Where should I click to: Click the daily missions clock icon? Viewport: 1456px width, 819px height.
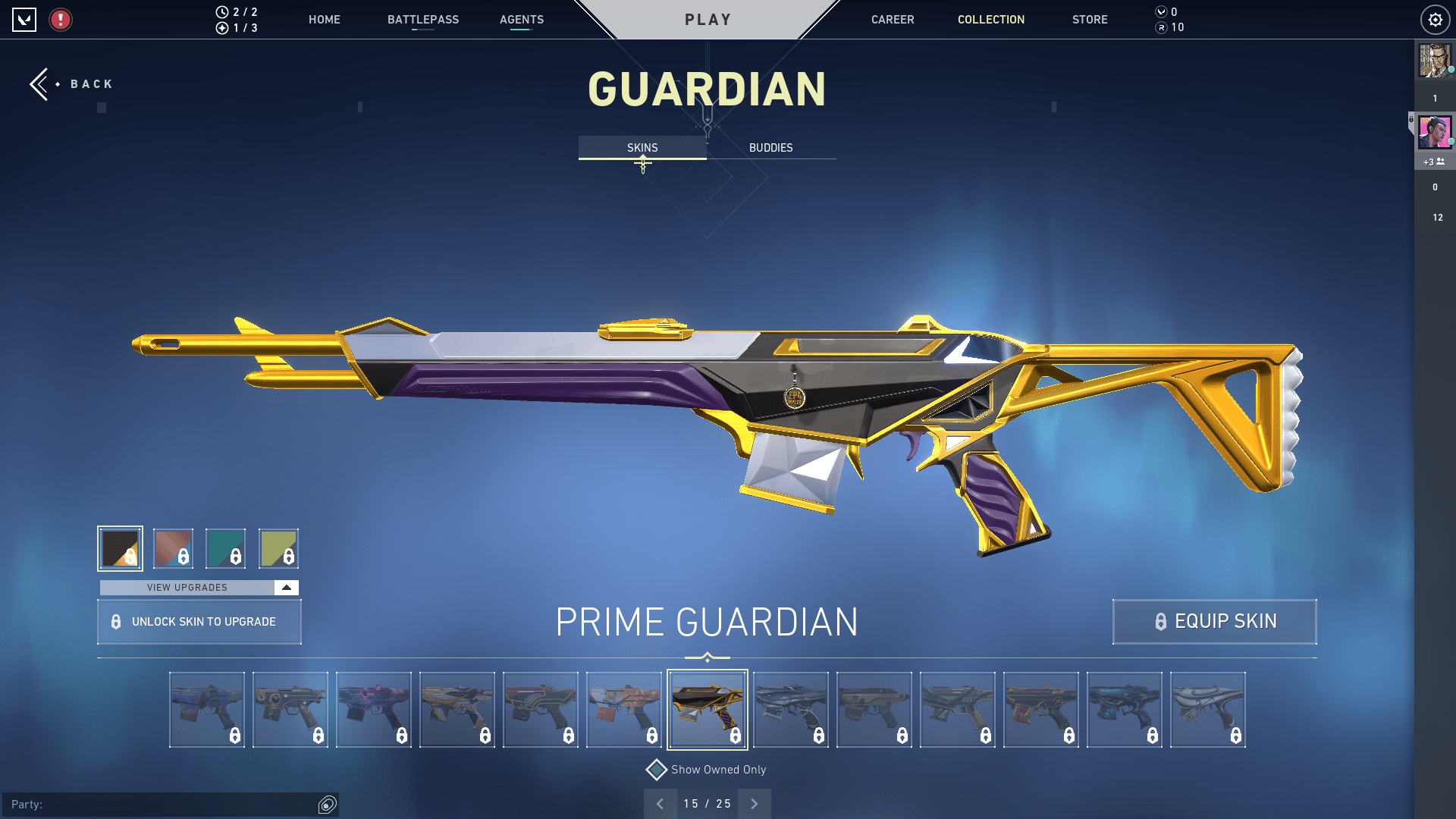click(x=221, y=12)
